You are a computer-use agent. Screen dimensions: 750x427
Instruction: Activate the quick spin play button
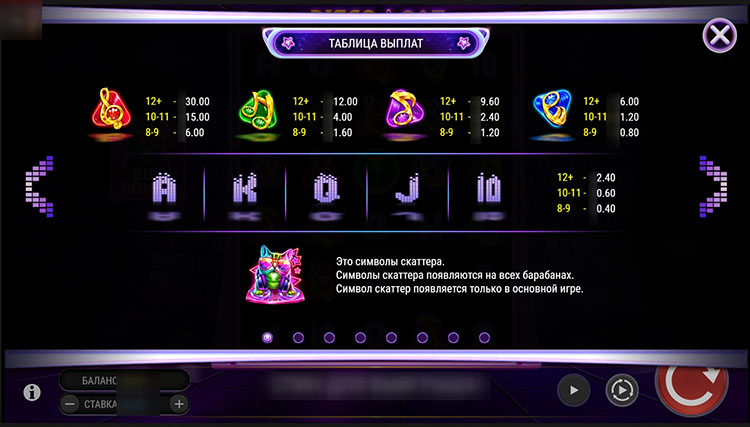[573, 390]
